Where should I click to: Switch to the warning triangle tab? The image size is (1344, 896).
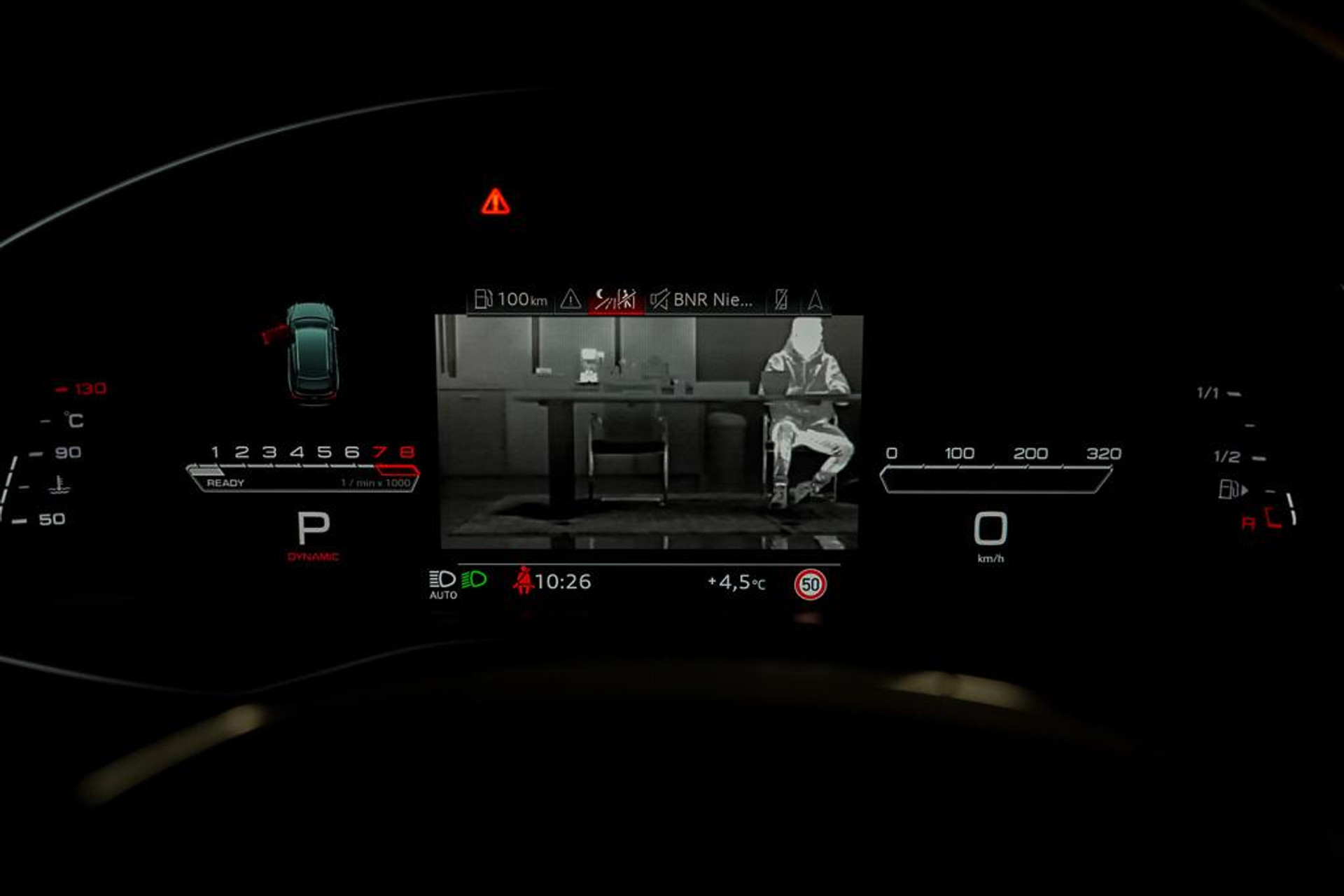pyautogui.click(x=570, y=300)
